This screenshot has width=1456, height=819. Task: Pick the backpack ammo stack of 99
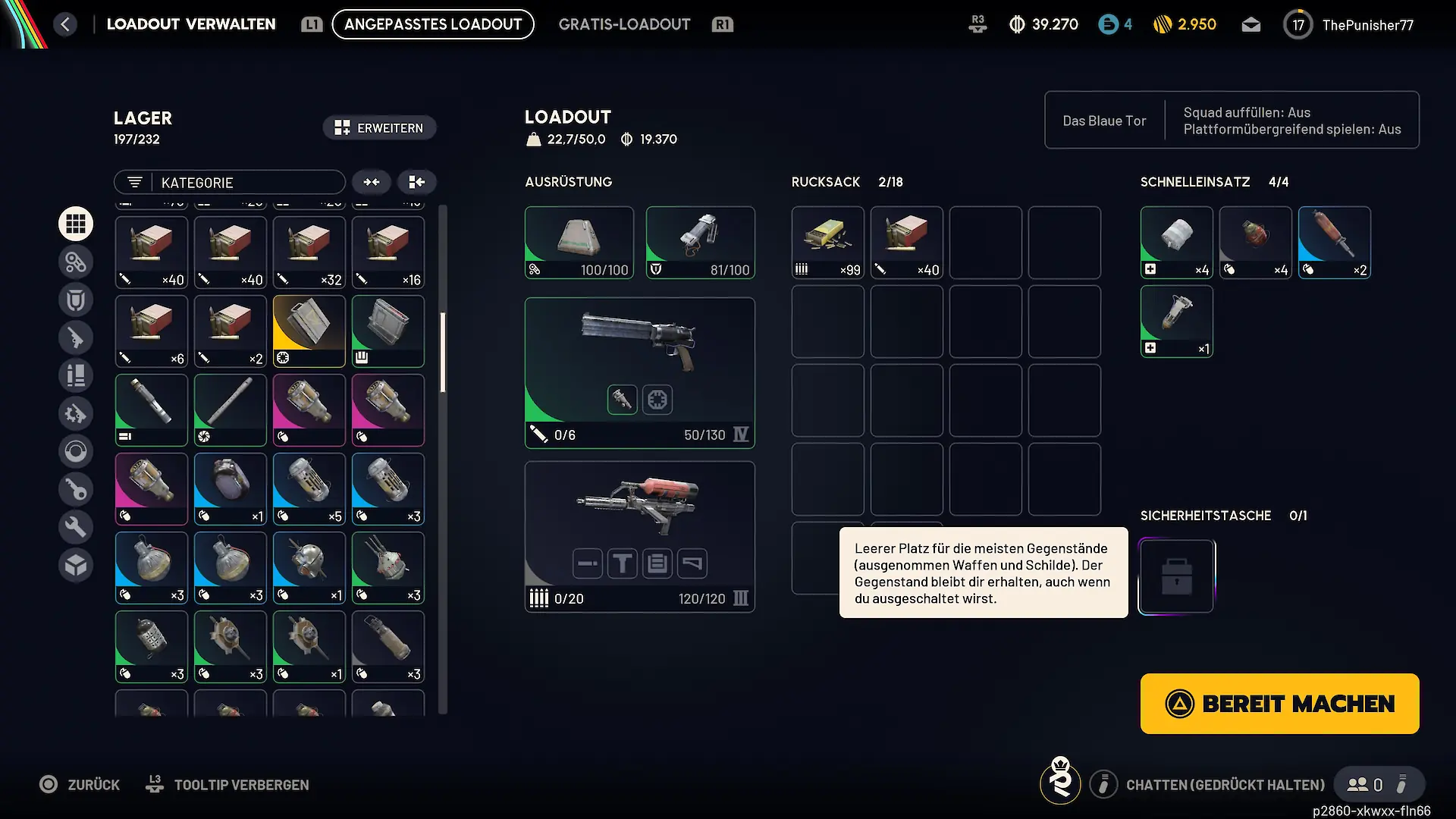(827, 243)
